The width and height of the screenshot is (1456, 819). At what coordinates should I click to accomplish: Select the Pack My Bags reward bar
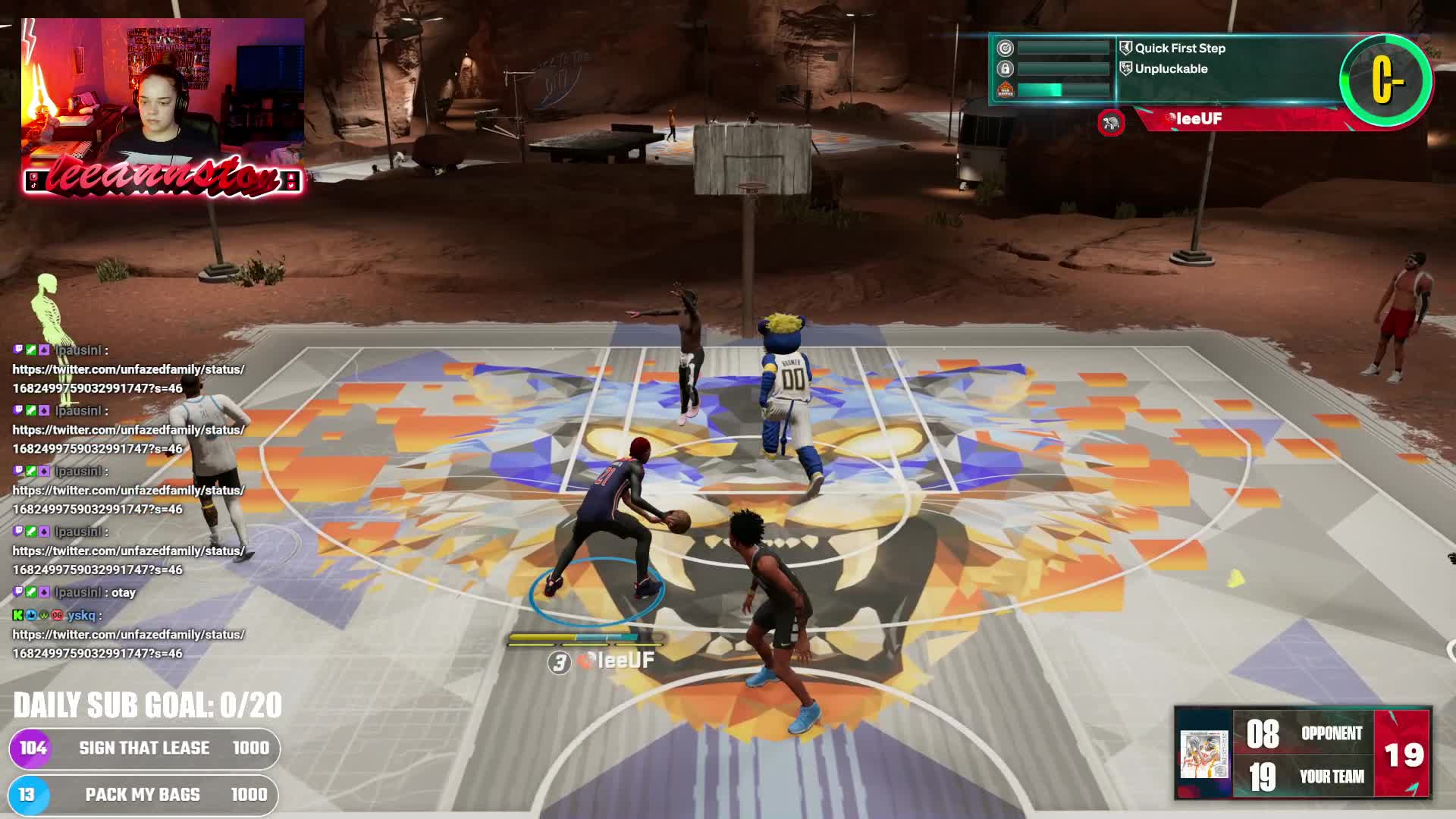click(x=143, y=795)
